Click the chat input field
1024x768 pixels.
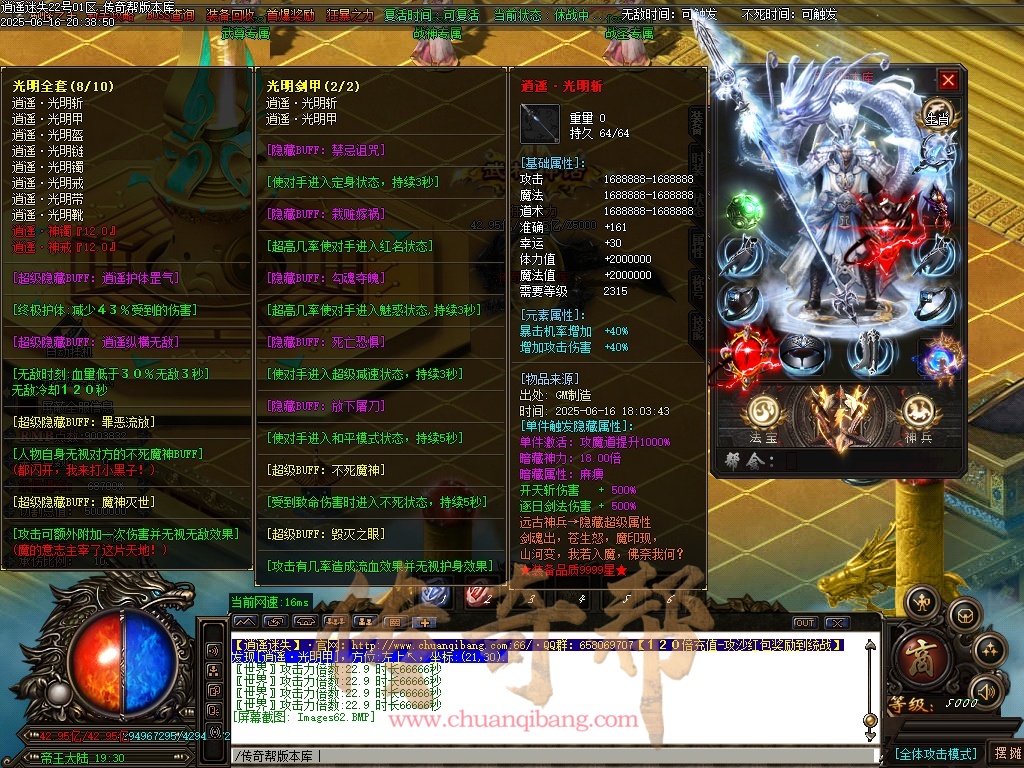(550, 756)
